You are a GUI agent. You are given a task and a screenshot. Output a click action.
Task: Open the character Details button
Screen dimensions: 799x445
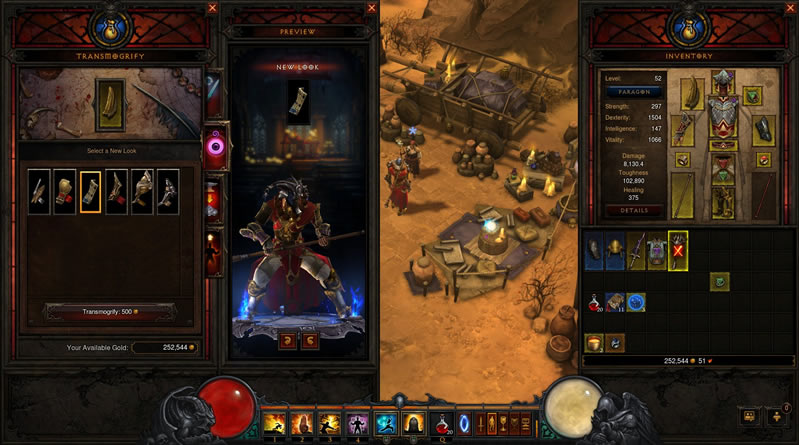(635, 211)
